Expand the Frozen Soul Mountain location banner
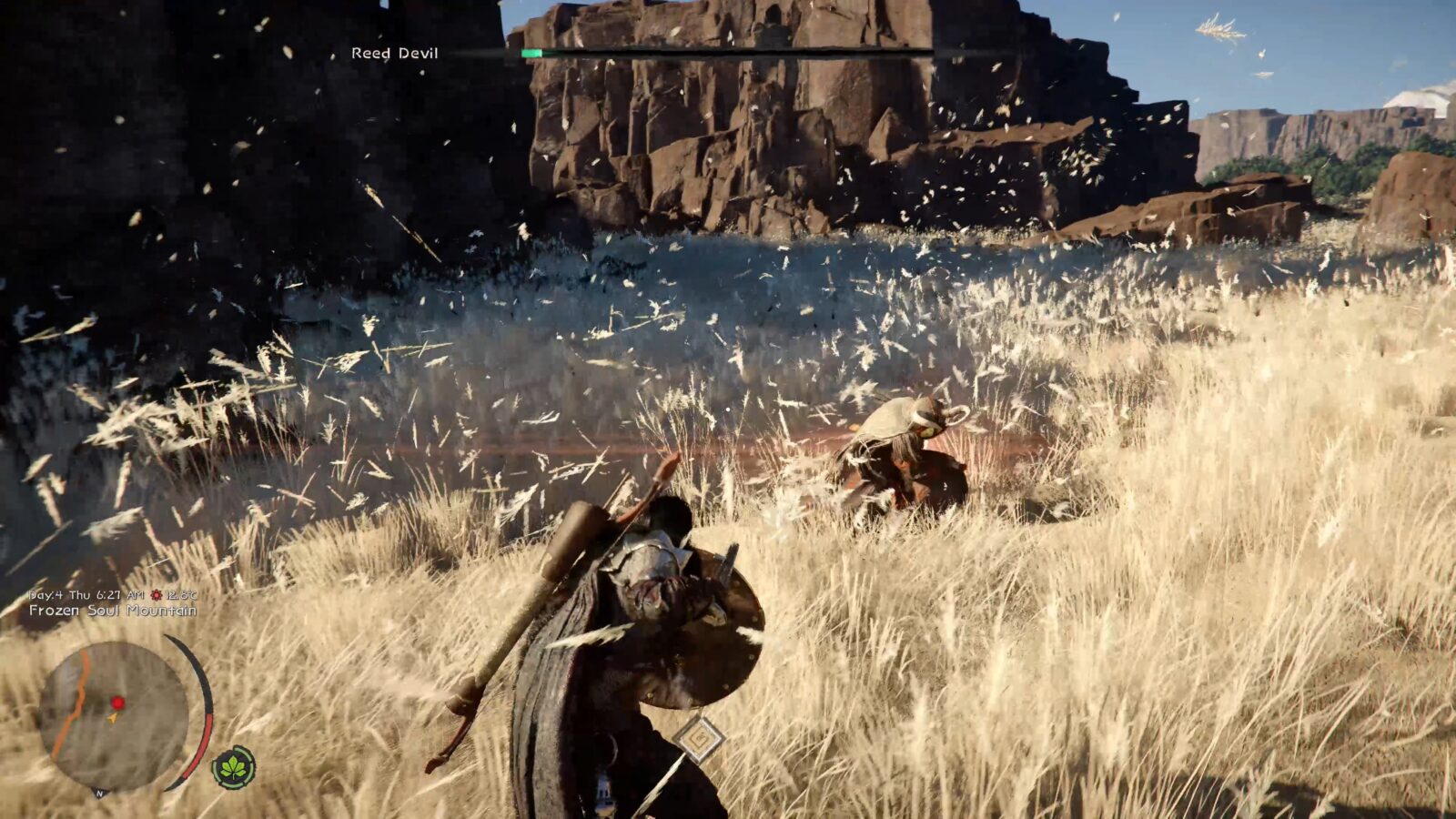The image size is (1456, 819). pos(114,612)
